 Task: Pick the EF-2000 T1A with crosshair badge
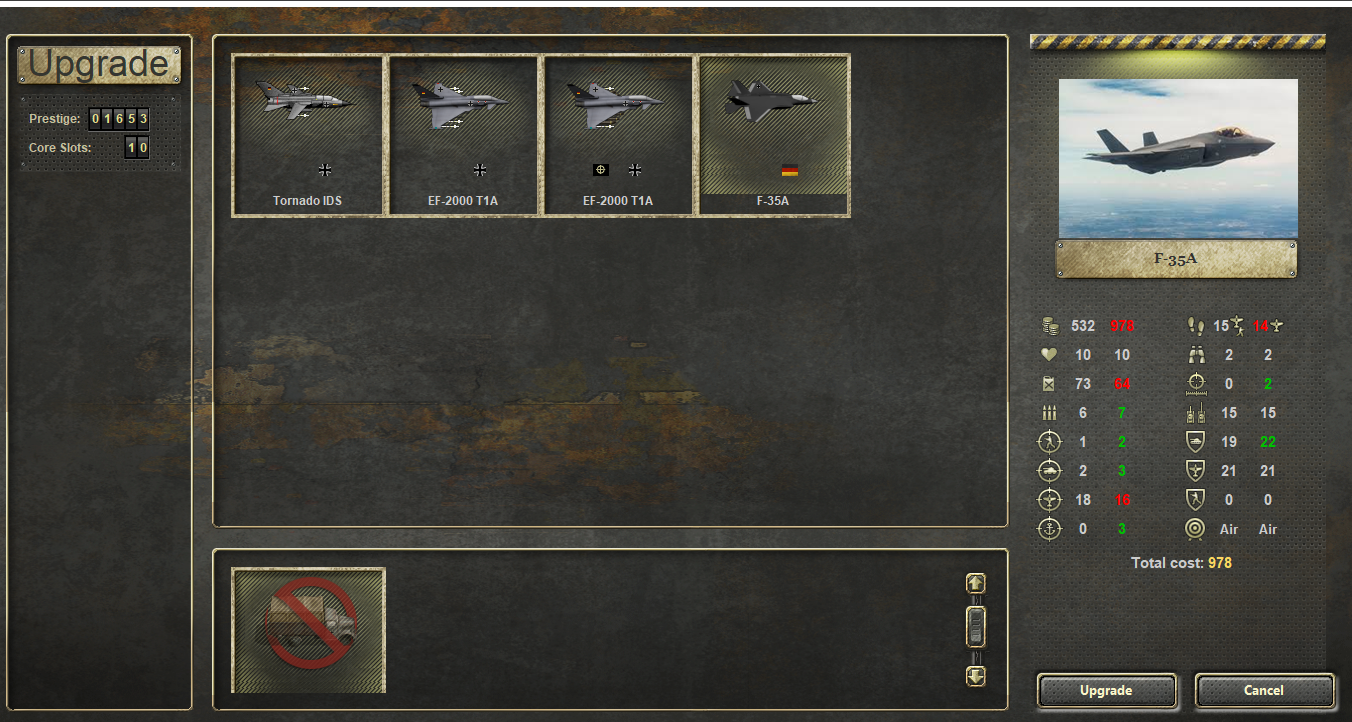pos(618,135)
